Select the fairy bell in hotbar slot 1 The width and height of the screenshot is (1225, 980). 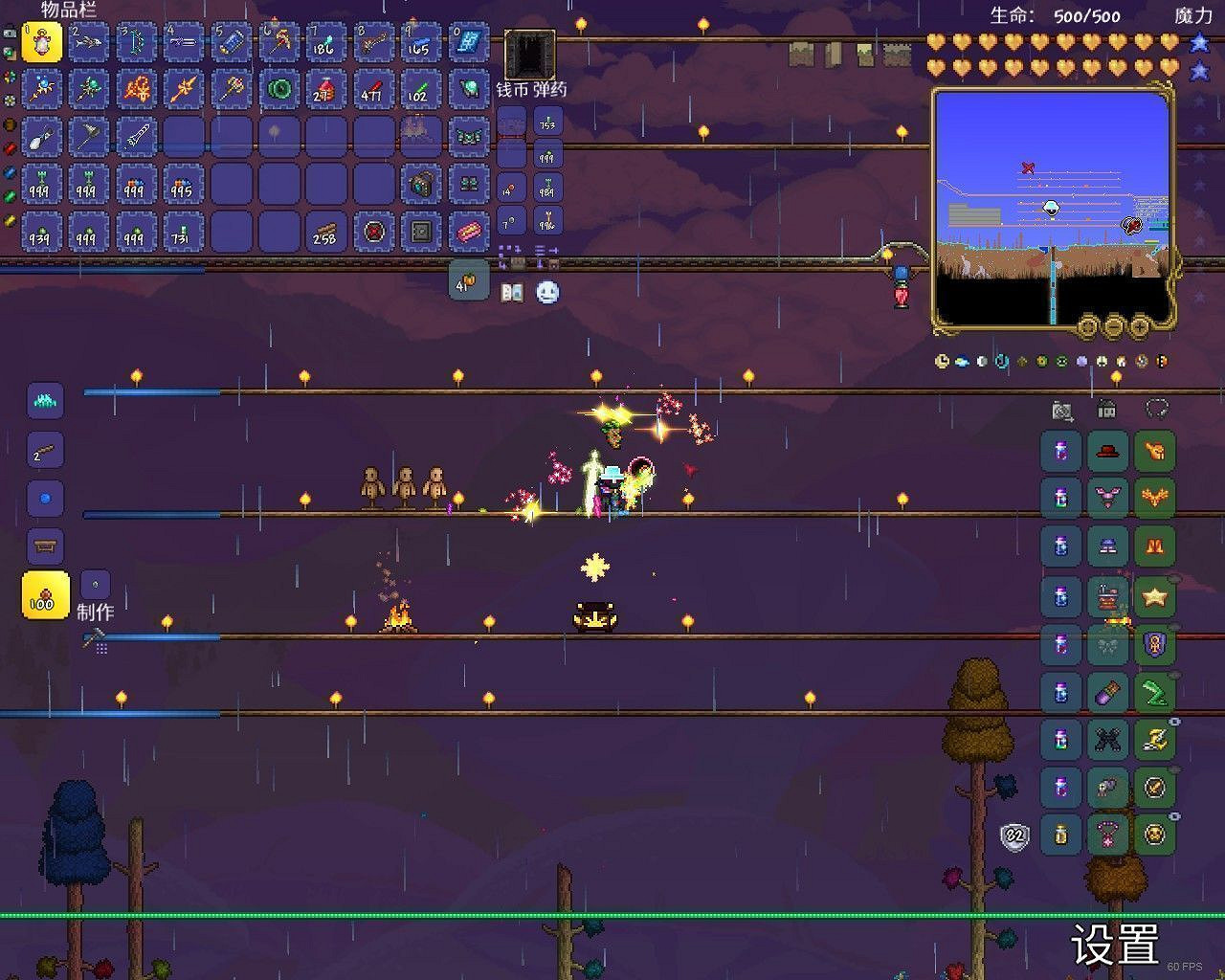click(42, 43)
